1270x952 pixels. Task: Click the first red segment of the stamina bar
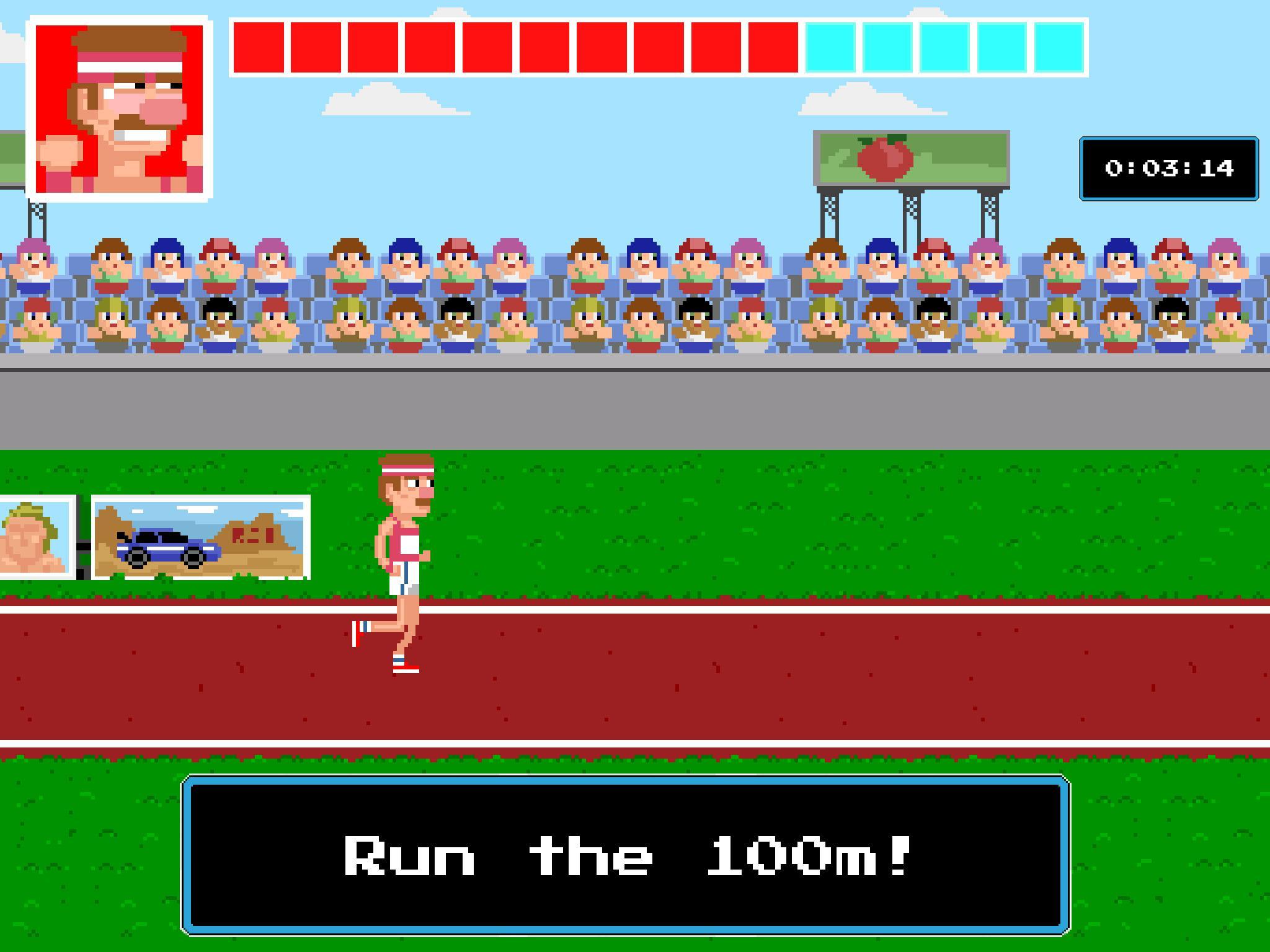click(x=257, y=48)
